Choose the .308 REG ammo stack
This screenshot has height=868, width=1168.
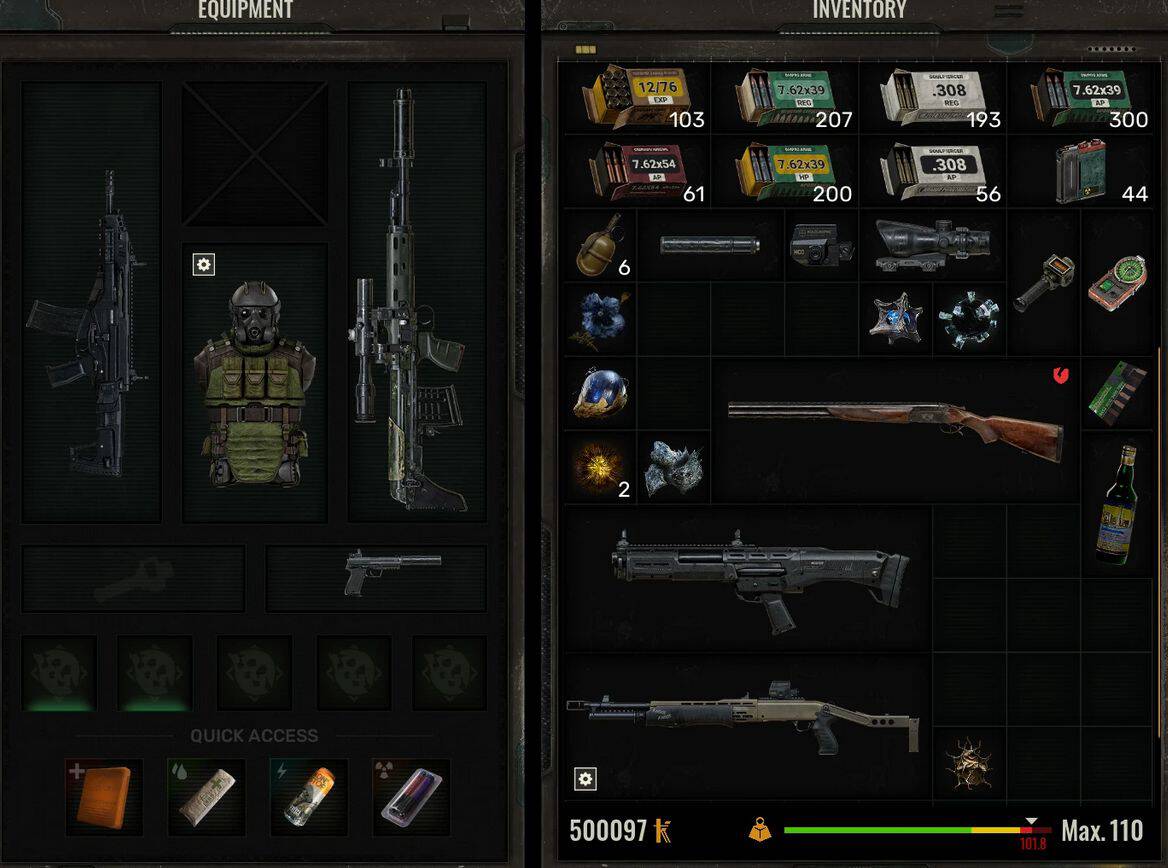click(934, 98)
